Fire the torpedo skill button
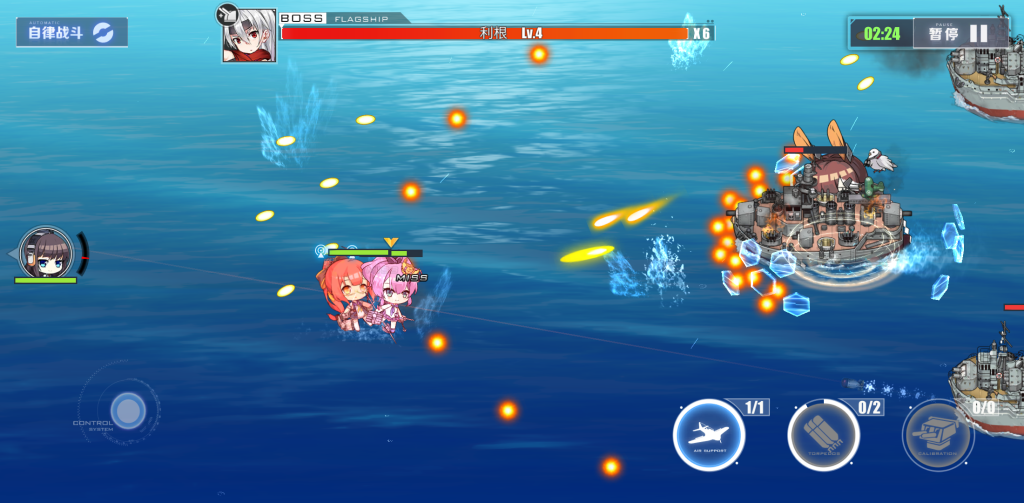The height and width of the screenshot is (503, 1024). 823,436
